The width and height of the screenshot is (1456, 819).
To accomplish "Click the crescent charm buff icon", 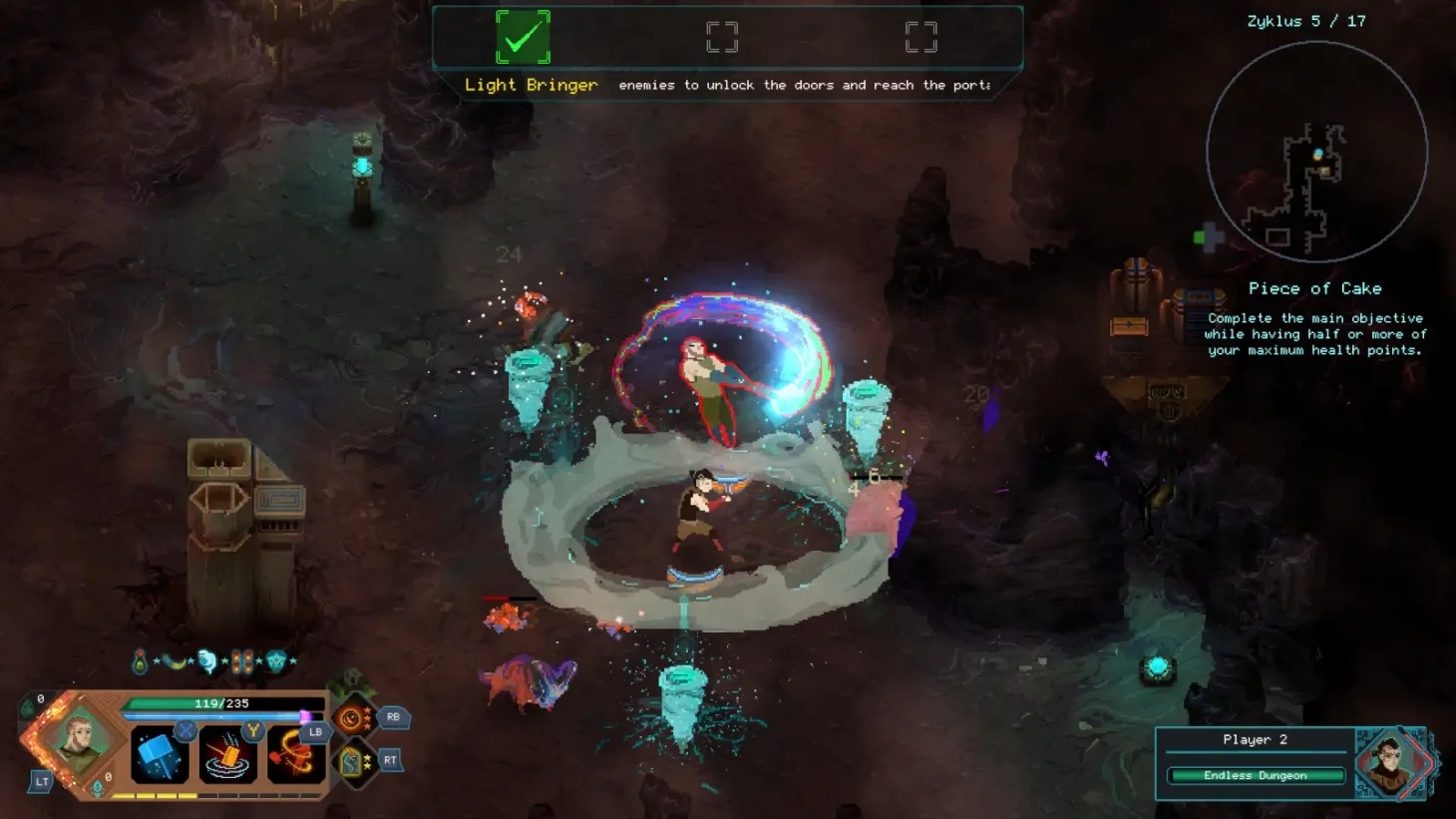I will tap(174, 660).
